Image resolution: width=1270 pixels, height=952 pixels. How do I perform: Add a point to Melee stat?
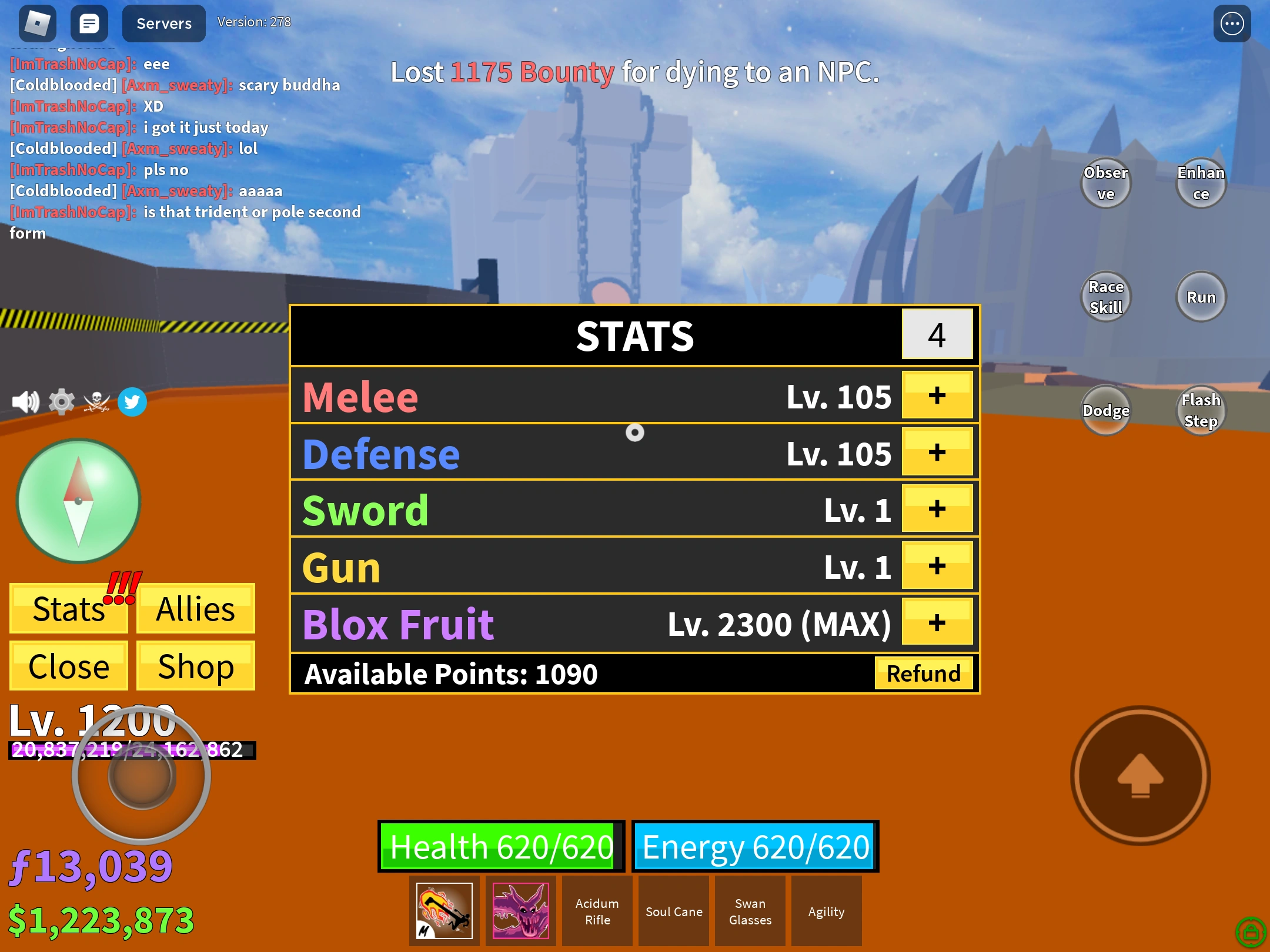[937, 395]
